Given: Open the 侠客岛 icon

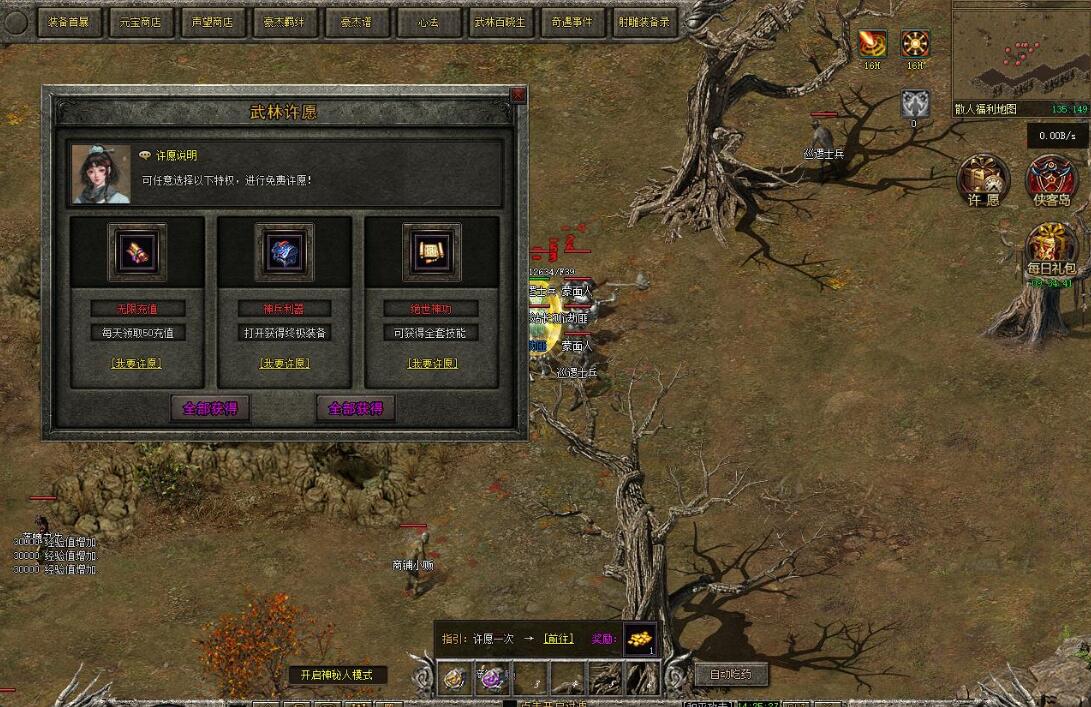Looking at the screenshot, I should 1051,180.
